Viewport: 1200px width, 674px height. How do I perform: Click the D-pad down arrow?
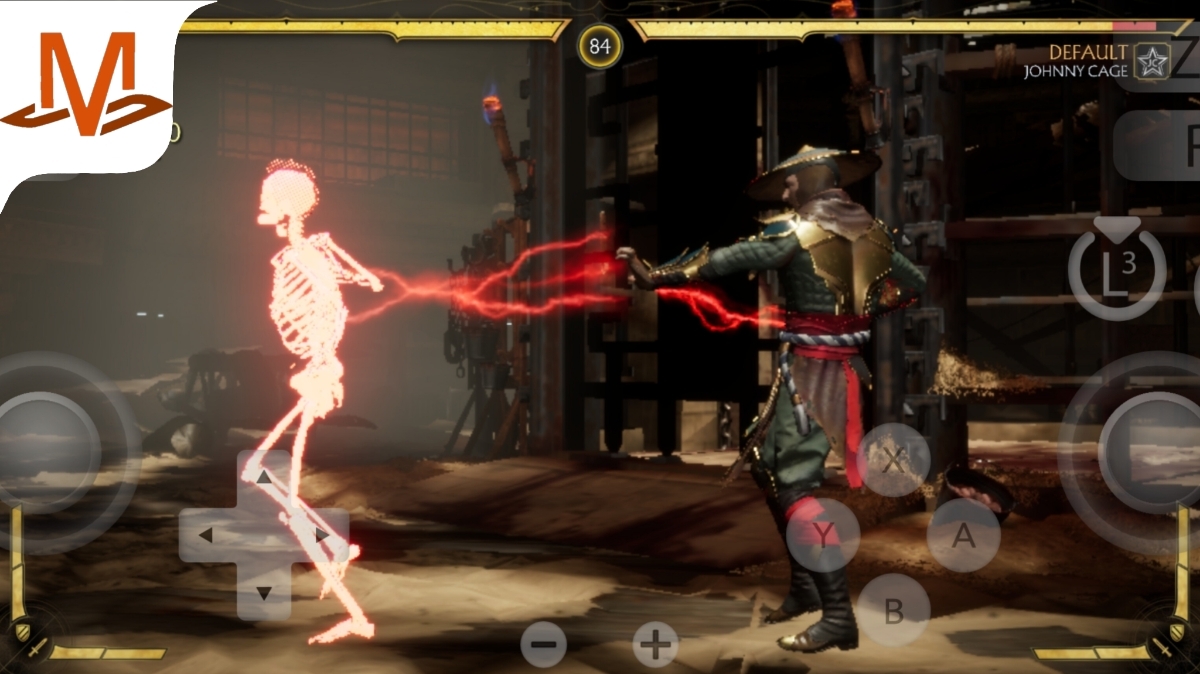[264, 593]
